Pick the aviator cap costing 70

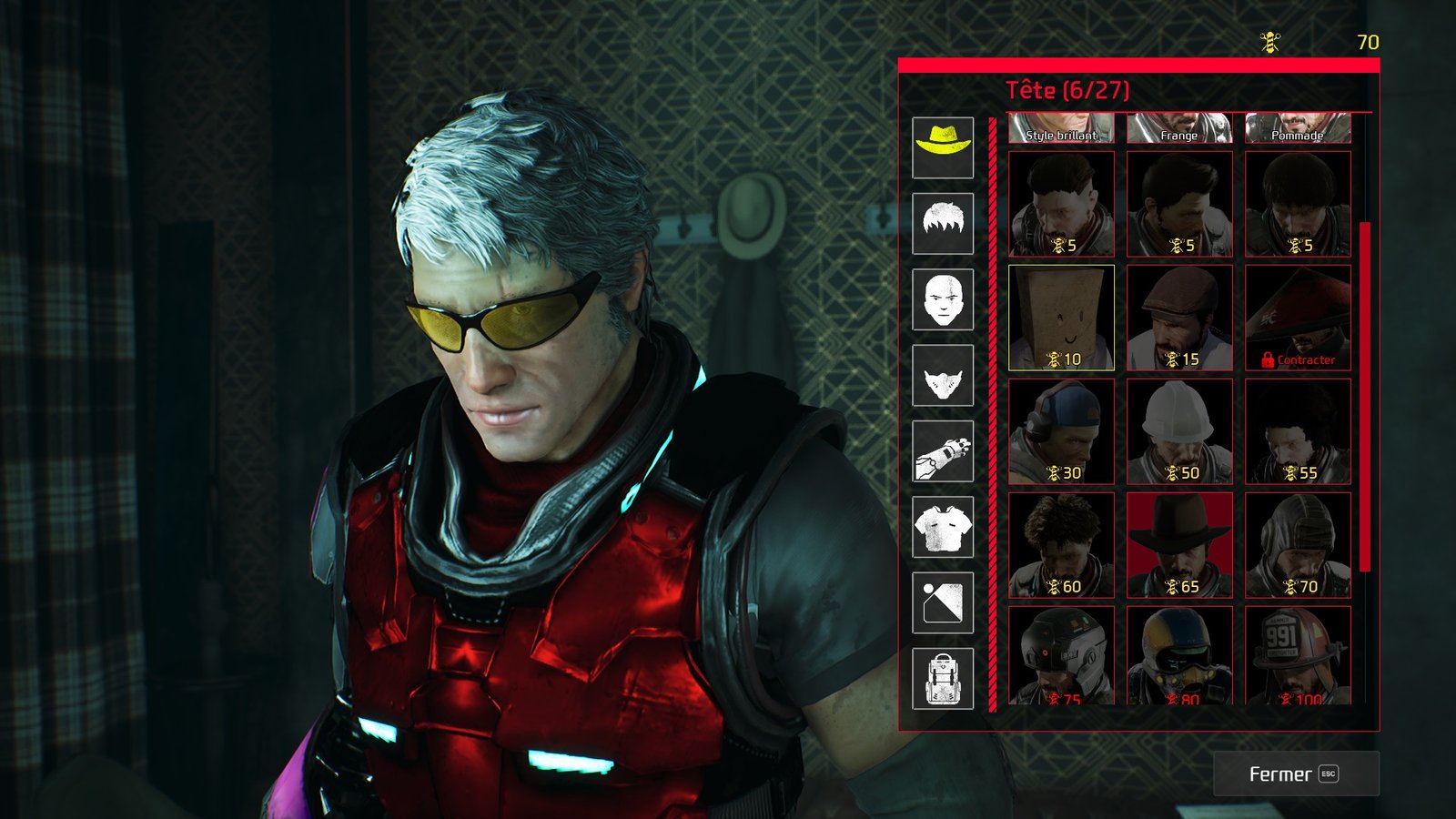point(1298,545)
